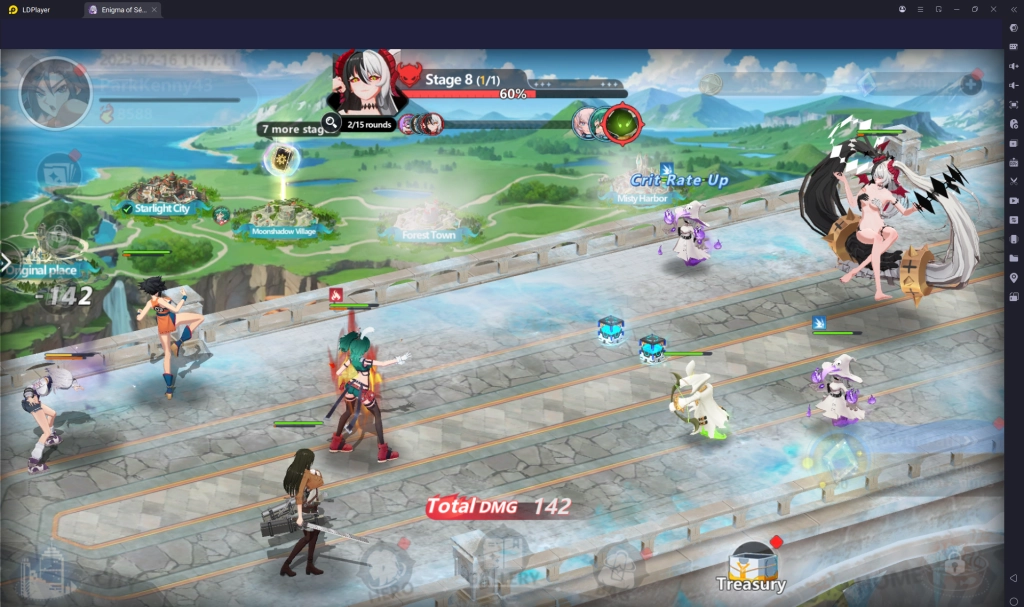Open the Treasury chest menu
Image resolution: width=1024 pixels, height=607 pixels.
coord(751,566)
